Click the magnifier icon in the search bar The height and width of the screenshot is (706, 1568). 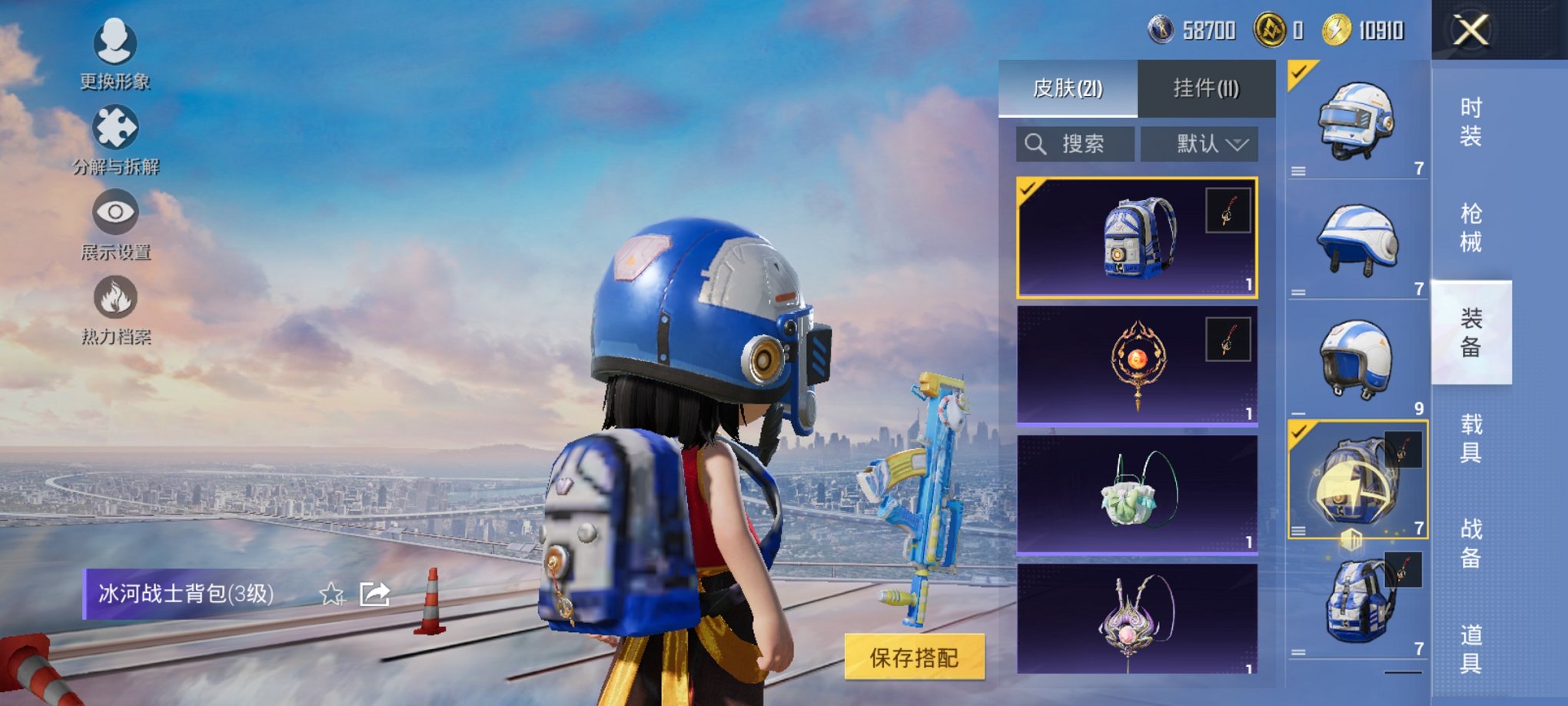click(x=1034, y=142)
